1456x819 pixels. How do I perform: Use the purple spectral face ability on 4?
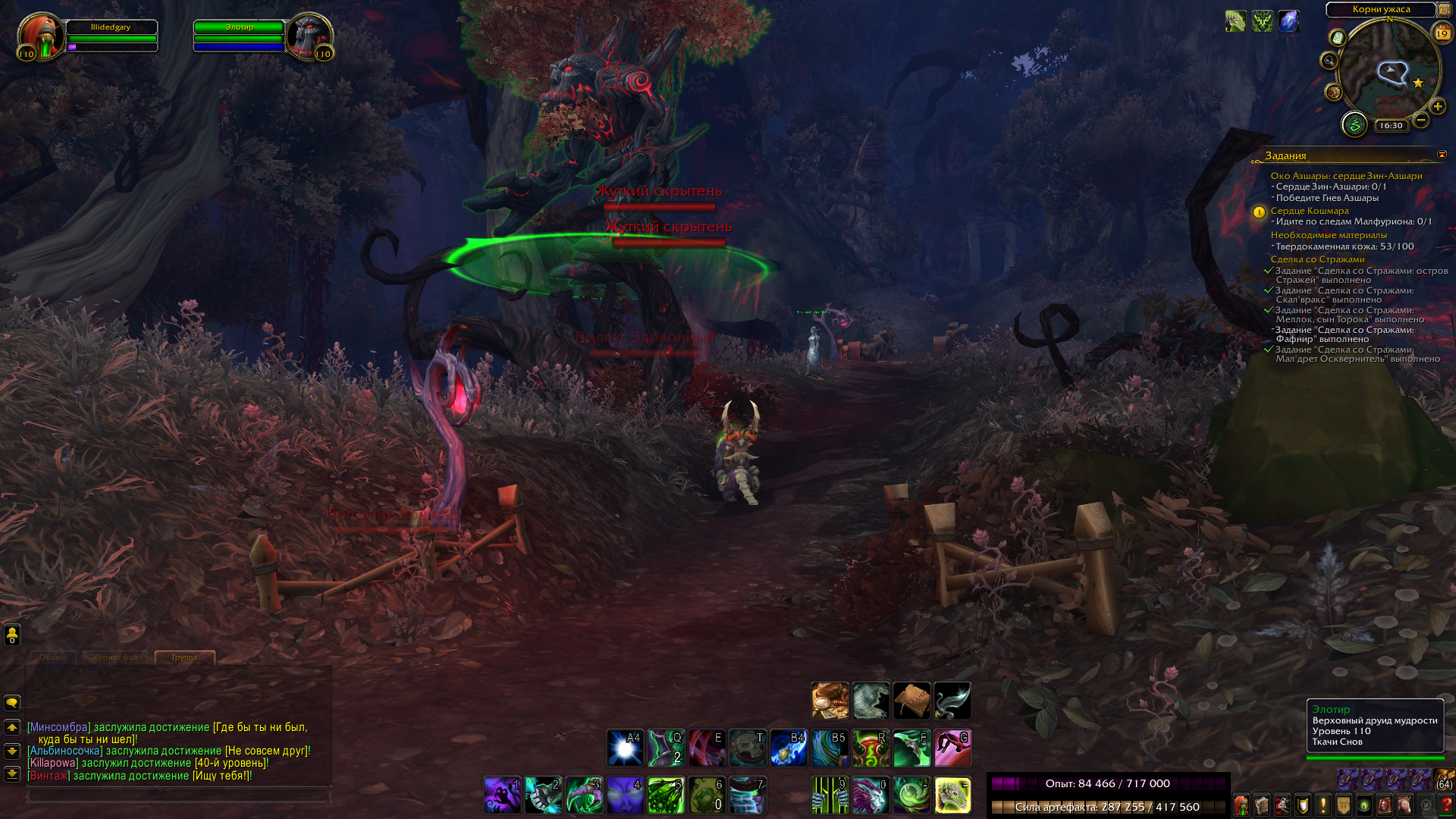click(x=625, y=795)
